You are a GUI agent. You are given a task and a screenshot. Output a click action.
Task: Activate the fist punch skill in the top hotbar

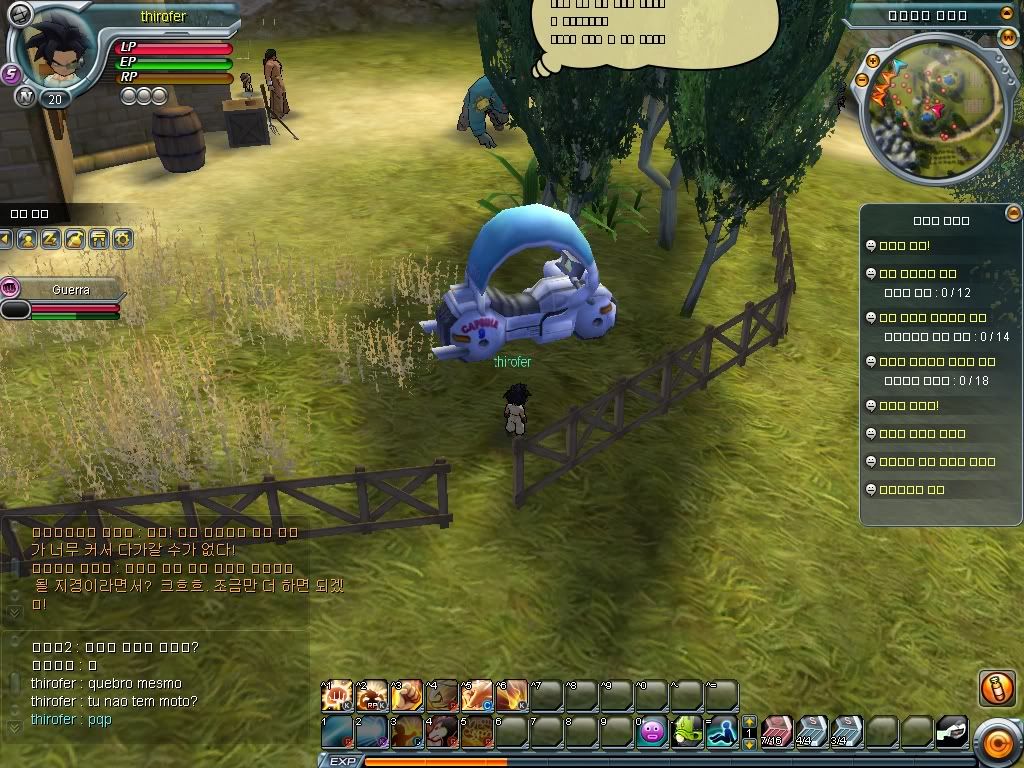click(338, 694)
